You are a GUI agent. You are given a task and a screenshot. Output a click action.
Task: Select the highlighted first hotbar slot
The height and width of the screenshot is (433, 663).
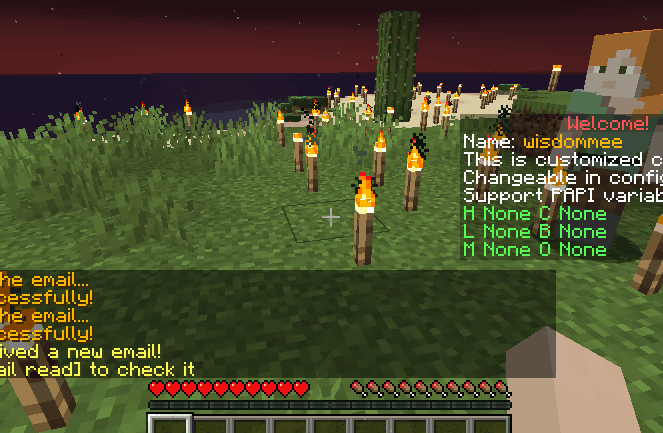click(169, 425)
